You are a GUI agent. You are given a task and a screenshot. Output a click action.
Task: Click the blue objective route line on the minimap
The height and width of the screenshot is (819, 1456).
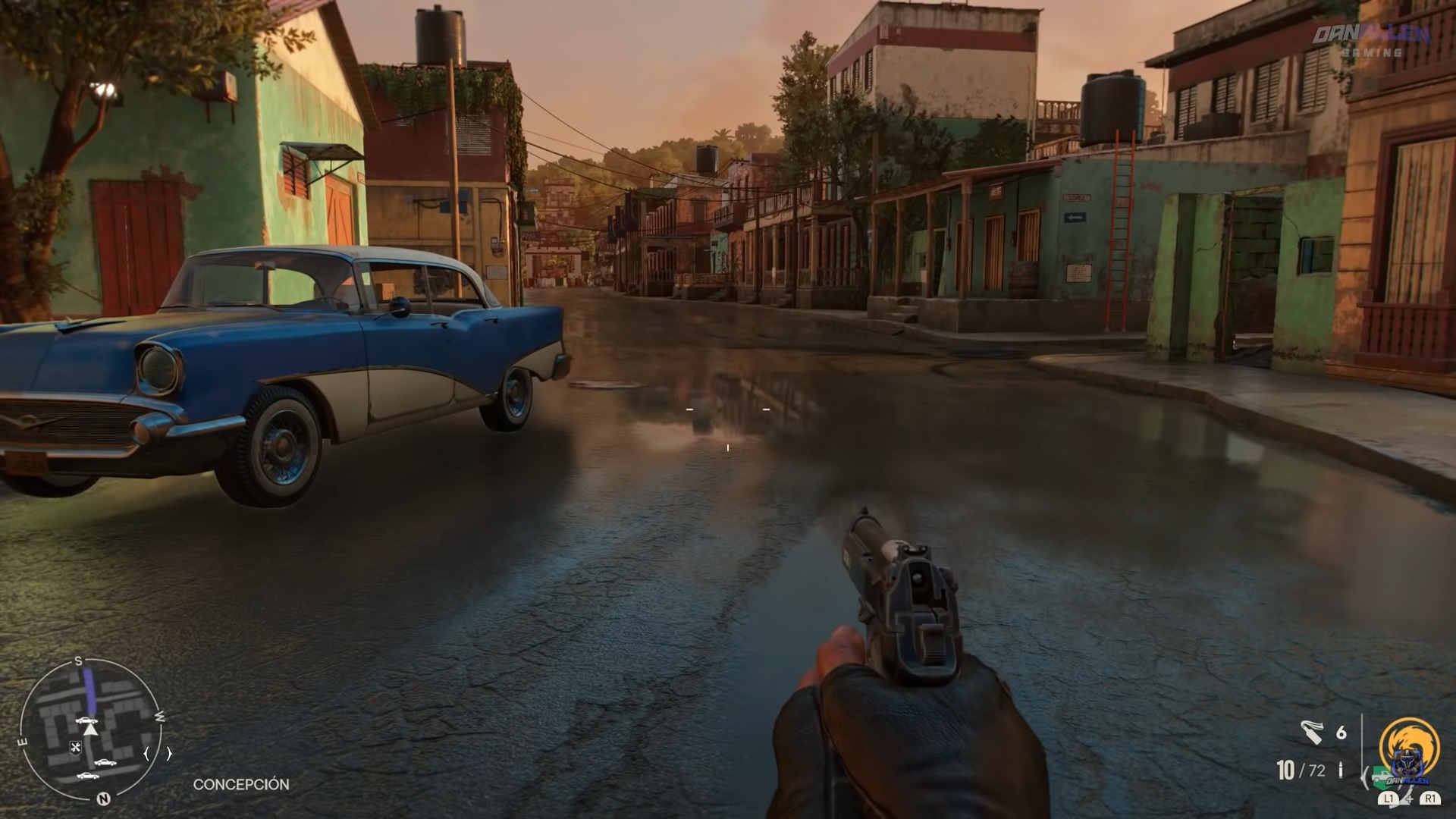(89, 689)
